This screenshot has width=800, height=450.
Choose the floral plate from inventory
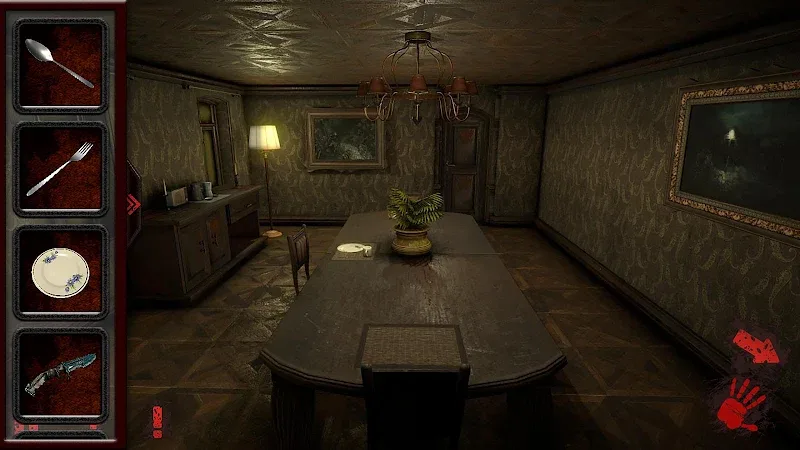coord(59,271)
